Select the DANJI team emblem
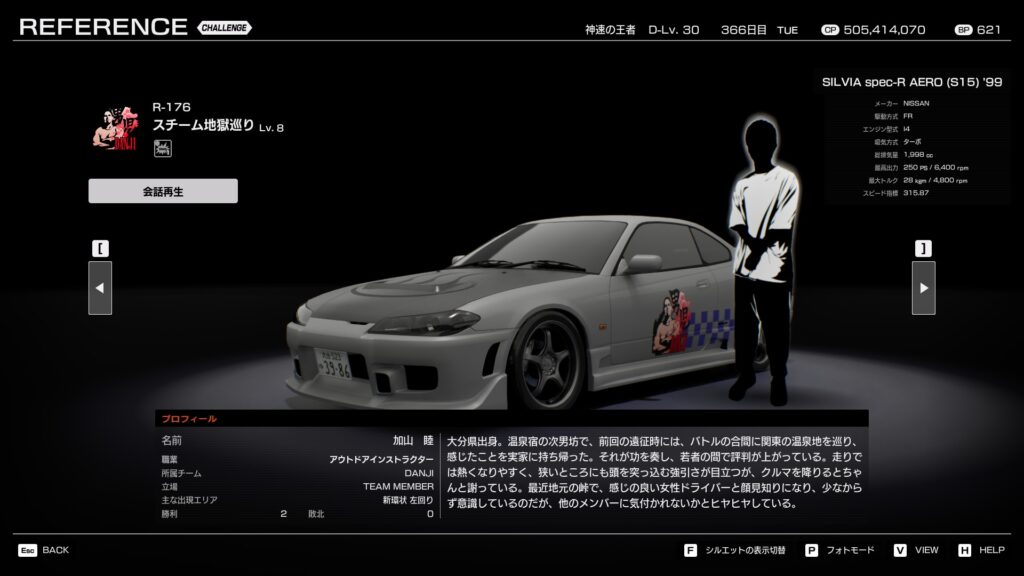Image resolution: width=1024 pixels, height=576 pixels. (x=113, y=127)
